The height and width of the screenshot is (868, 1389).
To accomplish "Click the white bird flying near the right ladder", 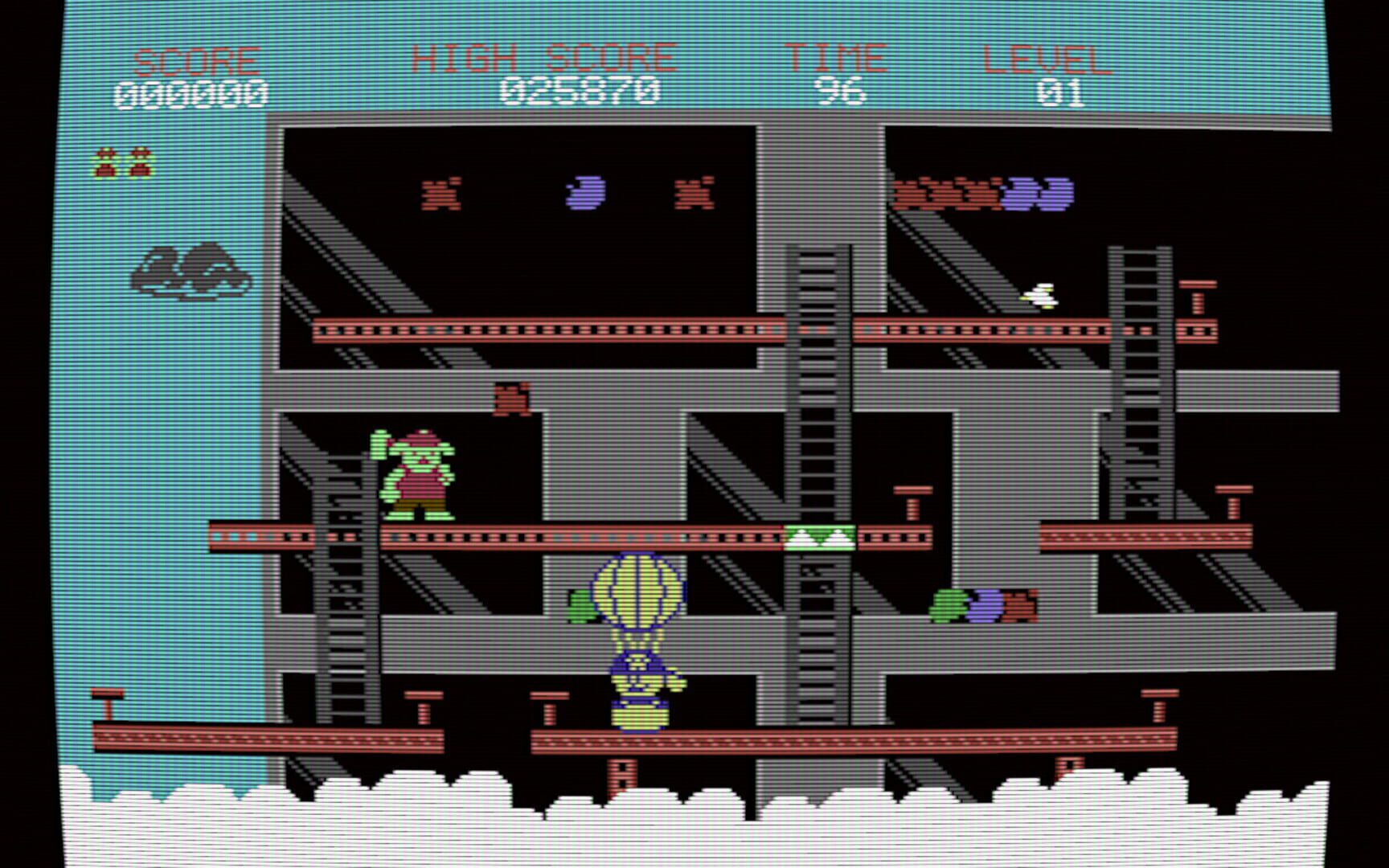I will coord(1040,296).
